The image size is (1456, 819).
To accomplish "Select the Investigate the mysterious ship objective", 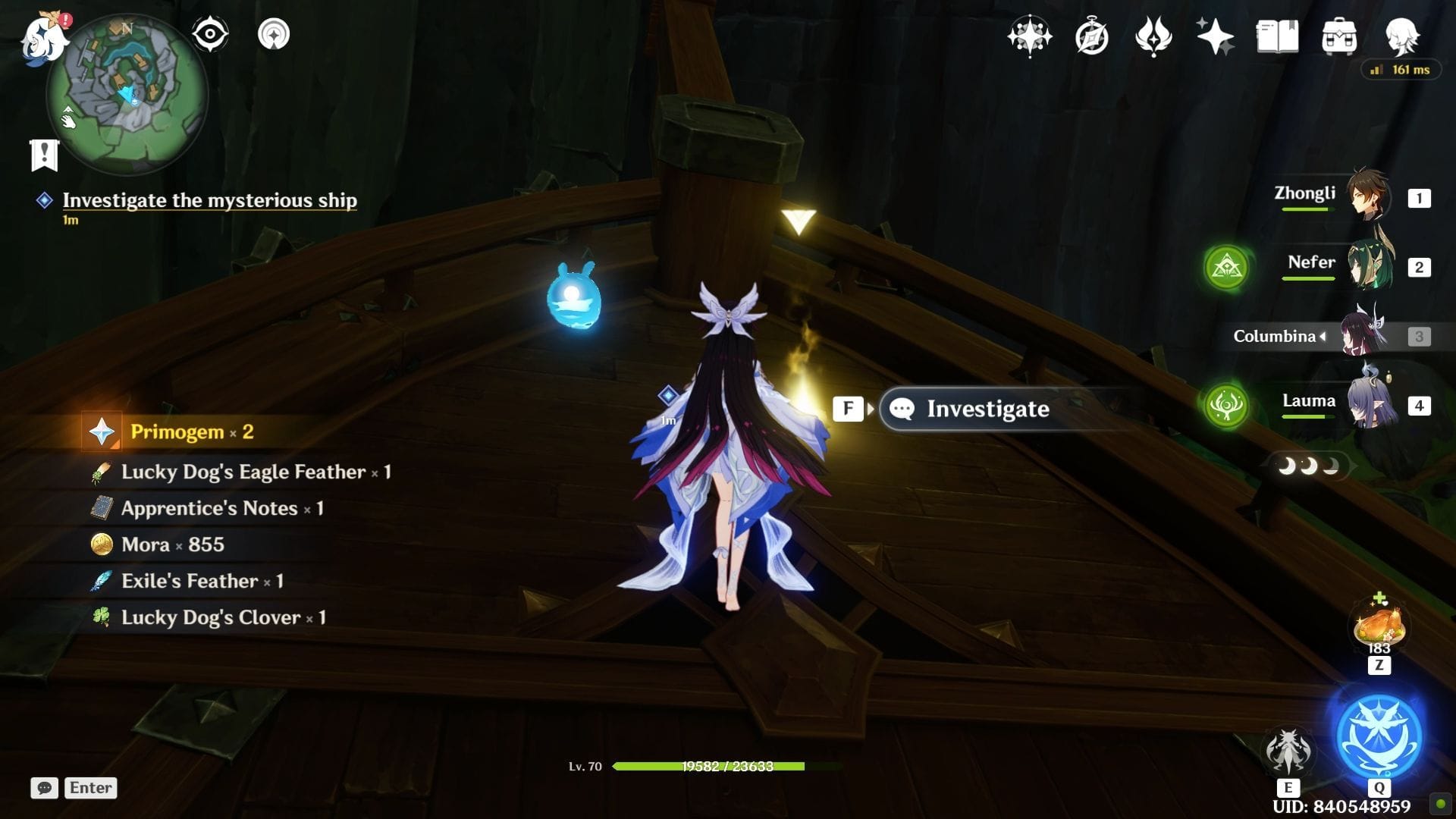I will coord(209,200).
